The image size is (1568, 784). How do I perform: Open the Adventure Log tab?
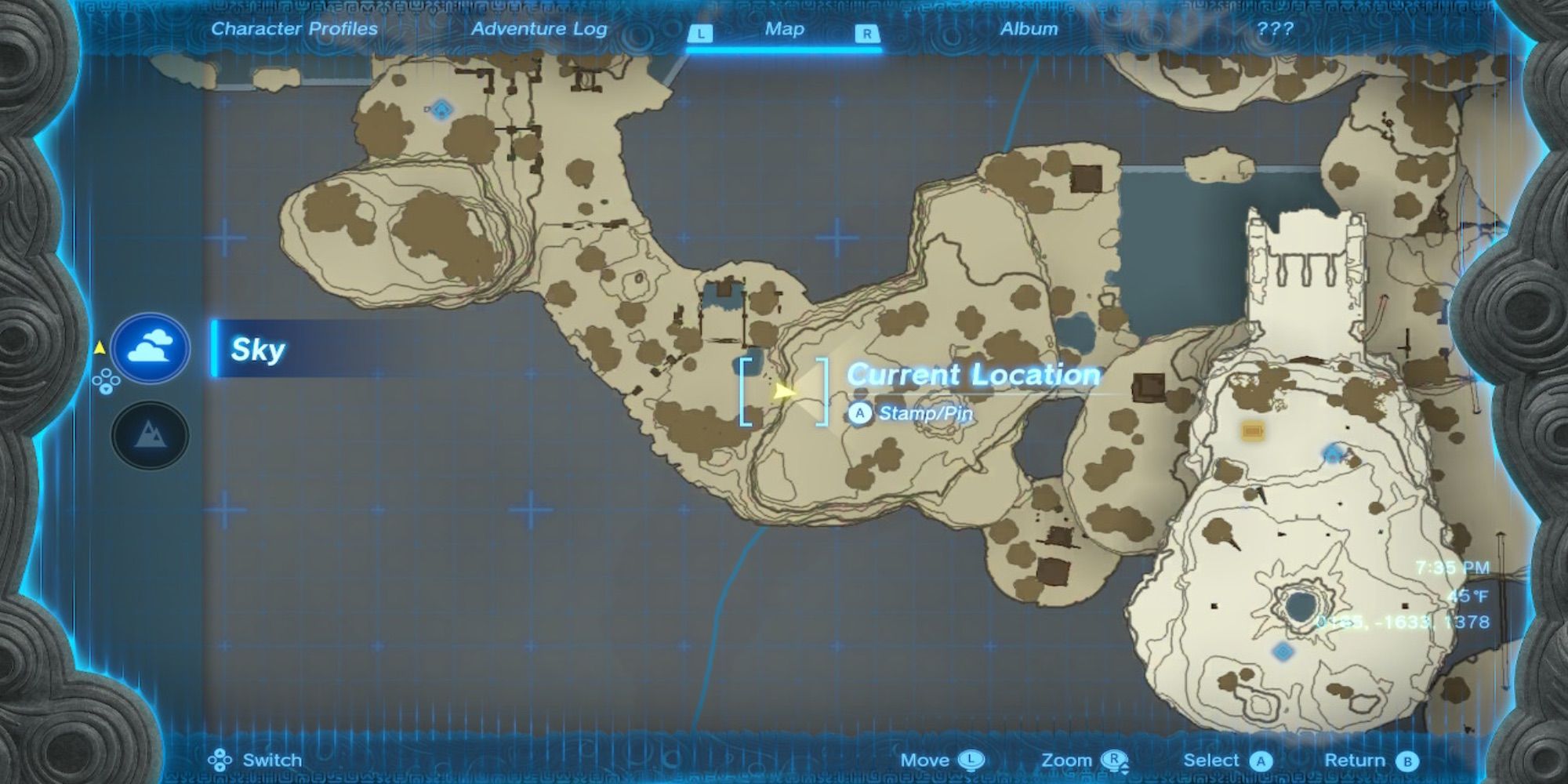click(539, 28)
